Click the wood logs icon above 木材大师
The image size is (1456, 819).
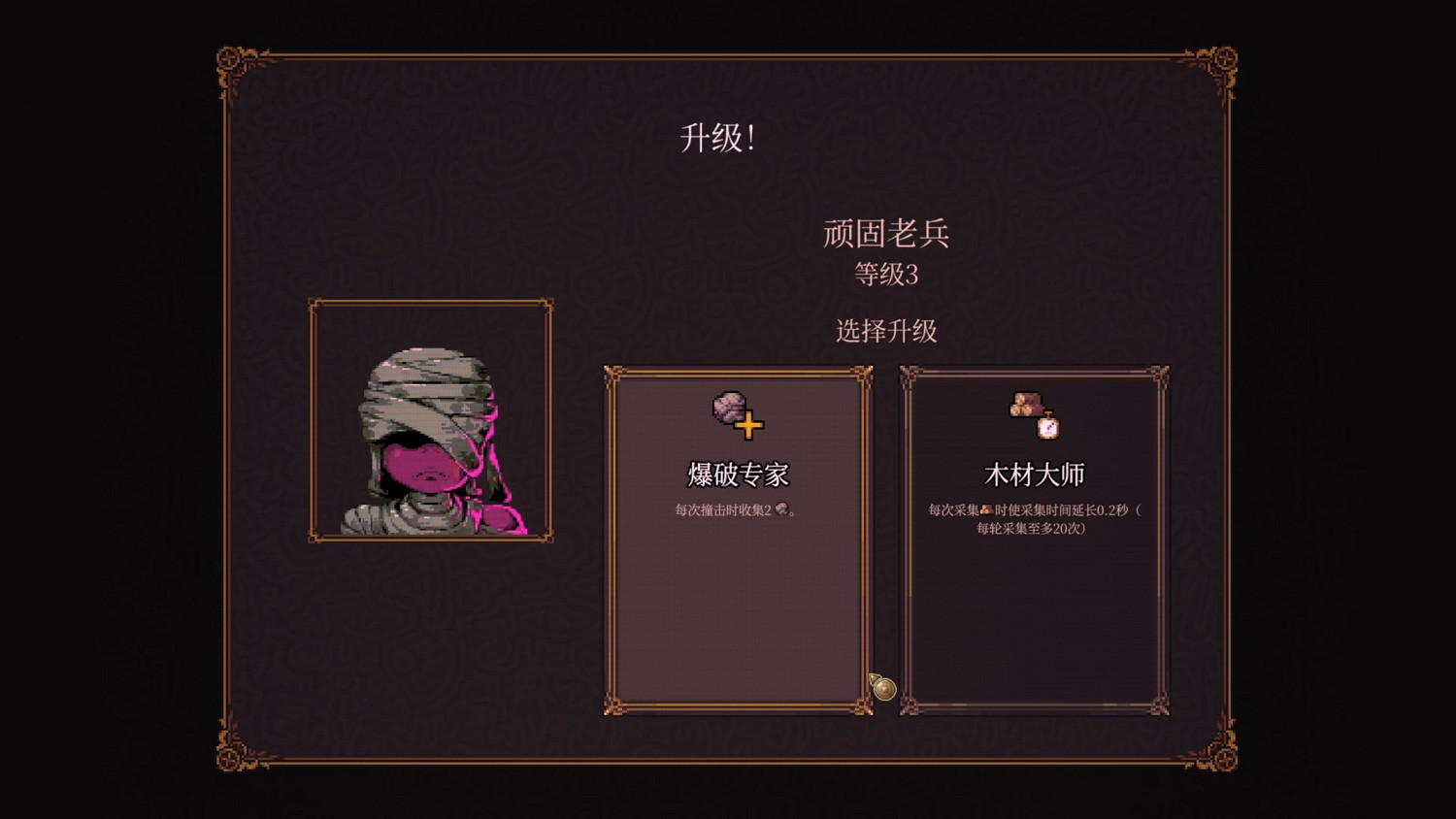pyautogui.click(x=1027, y=404)
